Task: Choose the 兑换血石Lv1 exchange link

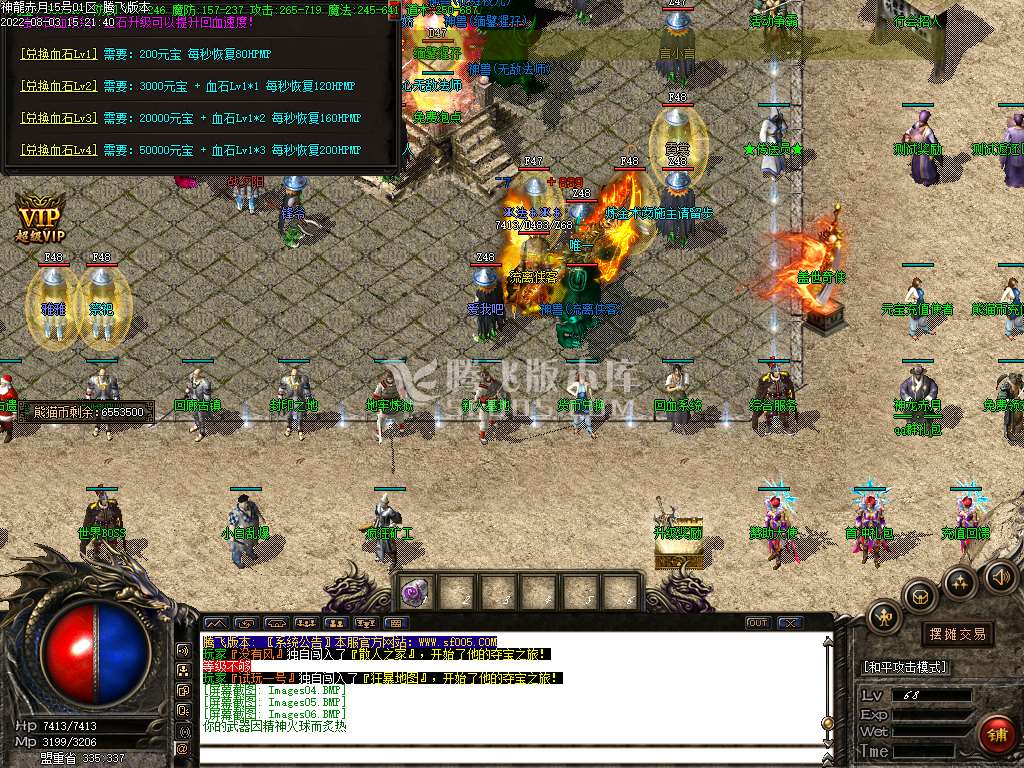Action: (58, 54)
